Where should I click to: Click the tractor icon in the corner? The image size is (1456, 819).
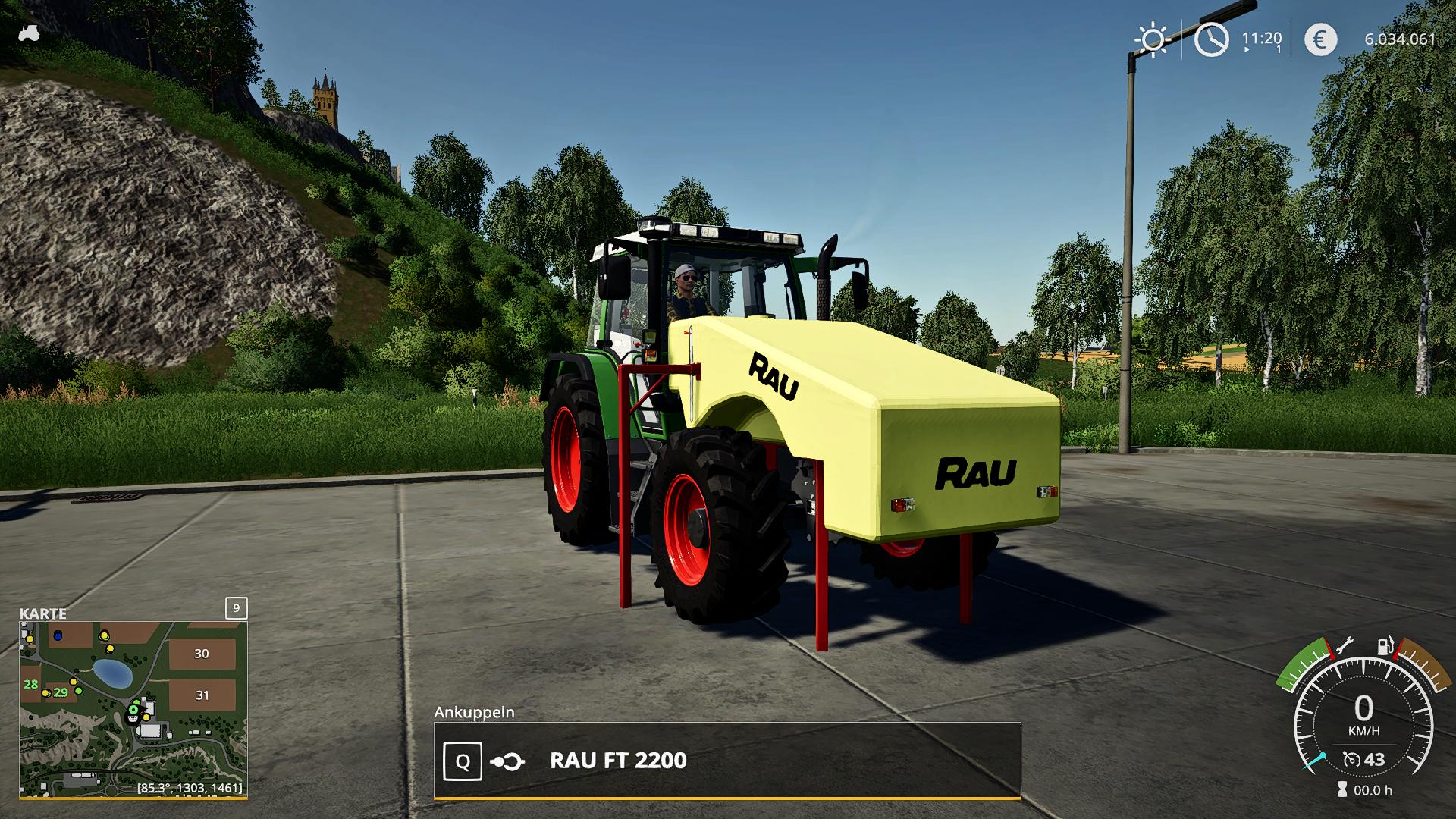point(30,33)
